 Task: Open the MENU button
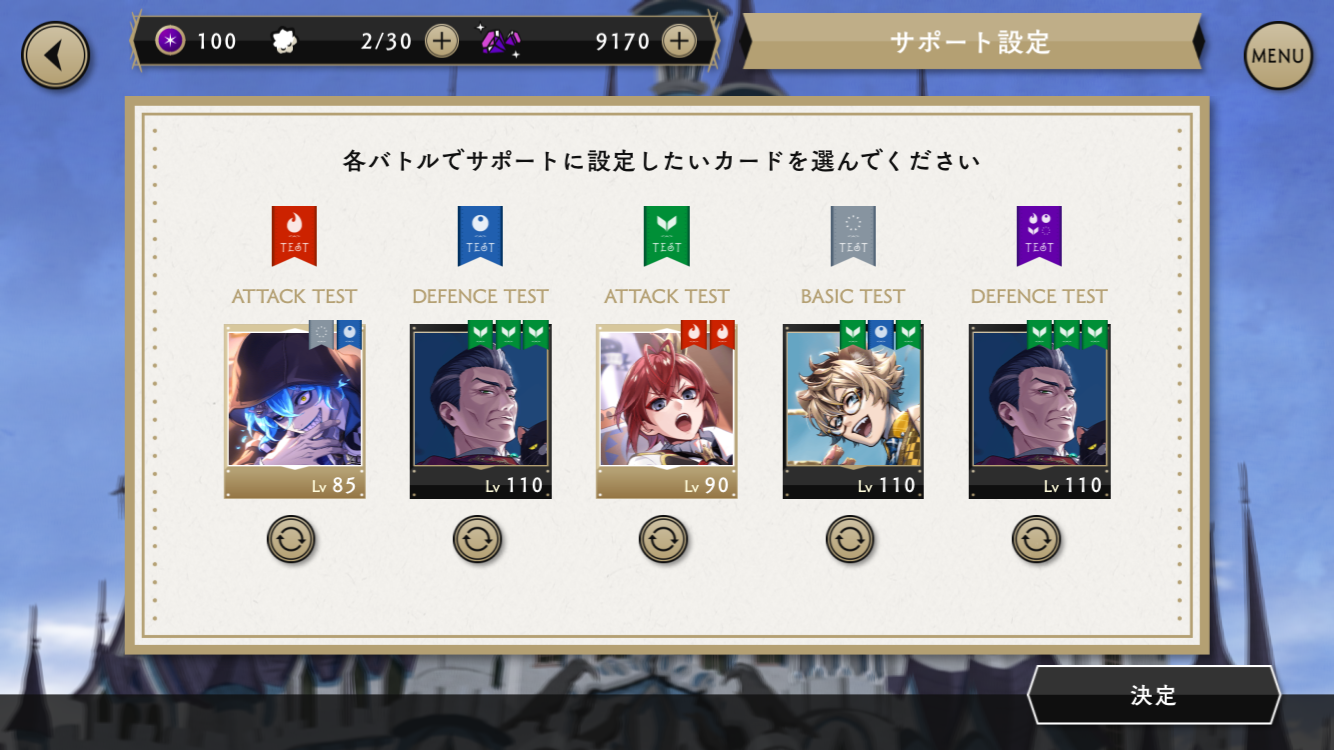coord(1277,56)
